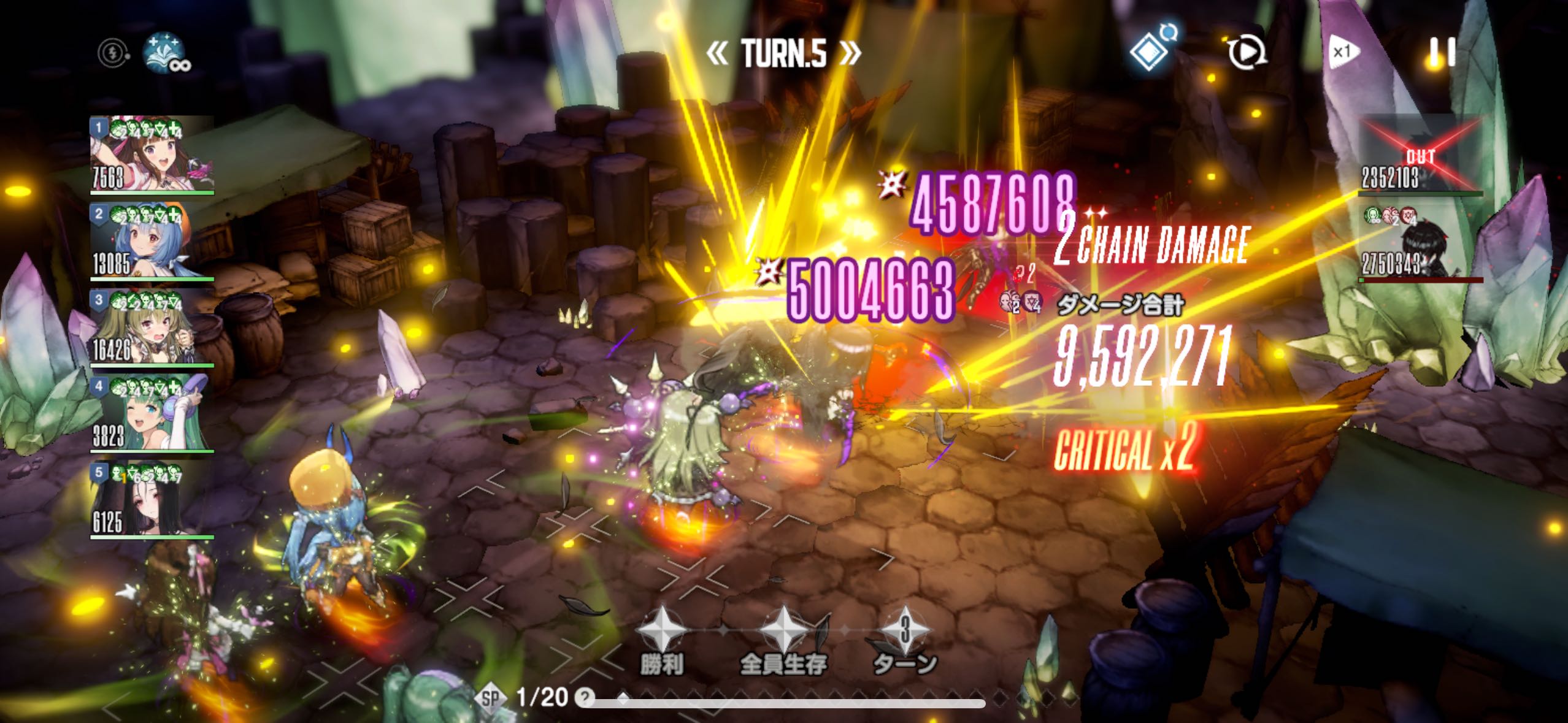Tap the 全員生存 mission star
Image resolution: width=1568 pixels, height=723 pixels.
(x=783, y=630)
